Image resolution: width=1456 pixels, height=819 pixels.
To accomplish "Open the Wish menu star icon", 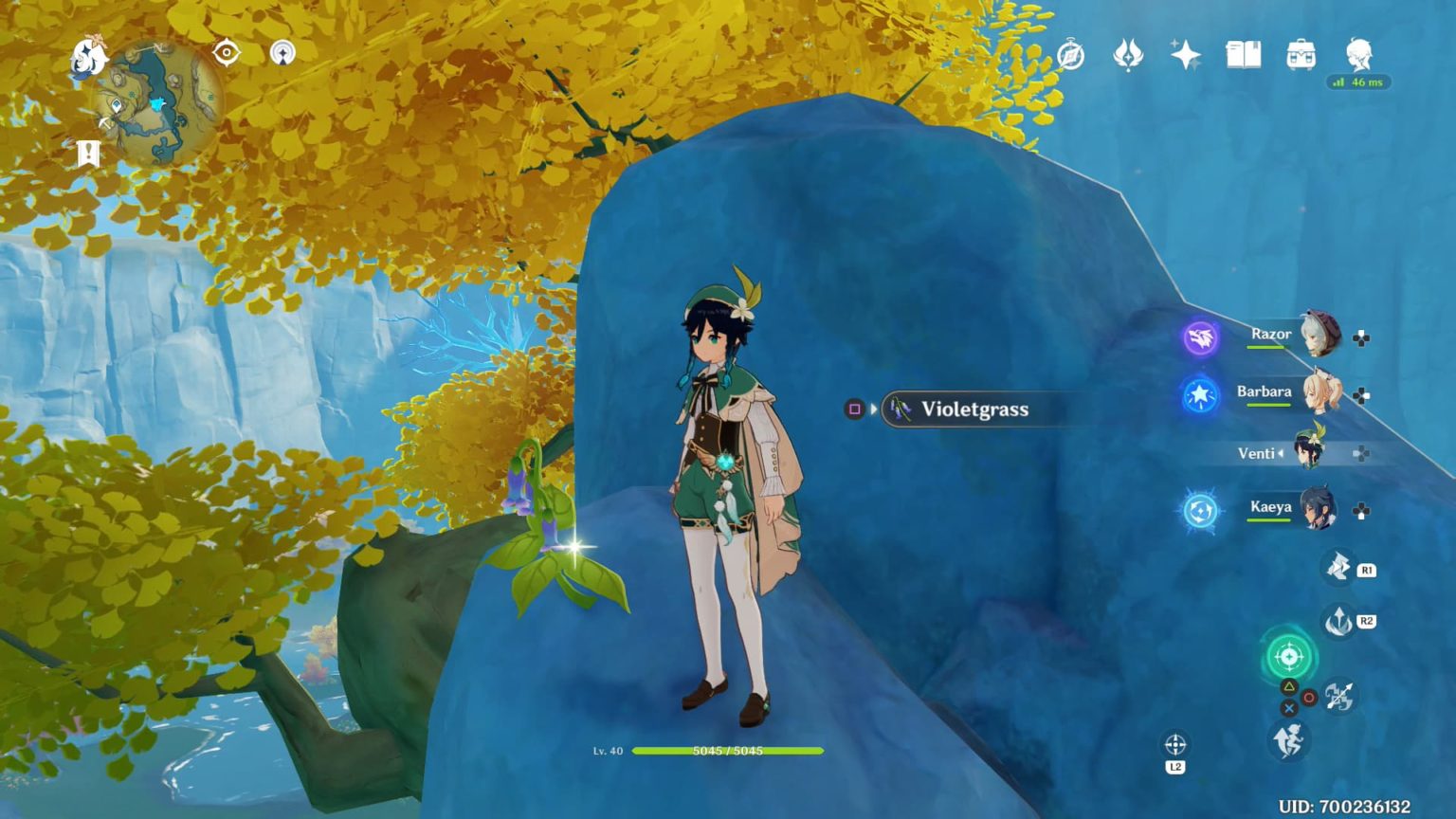I will 1184,55.
